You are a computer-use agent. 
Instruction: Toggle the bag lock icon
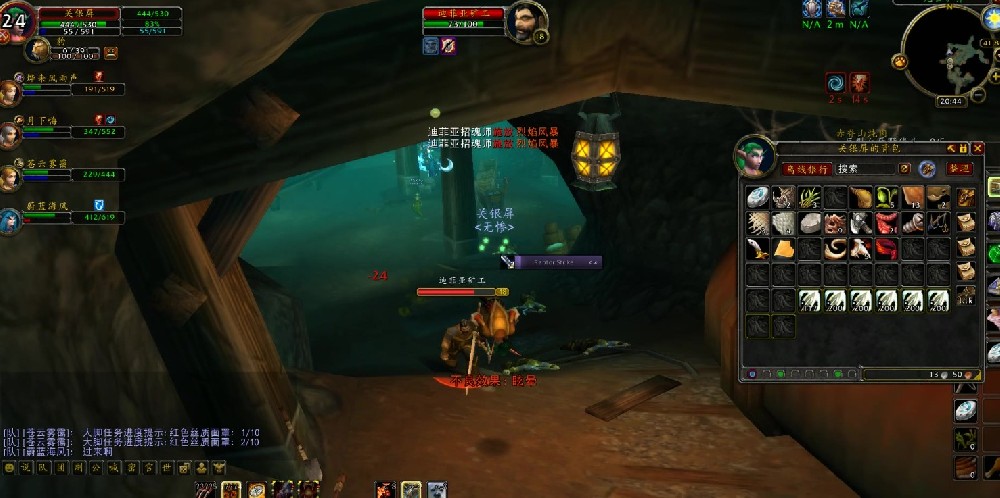coord(964,148)
